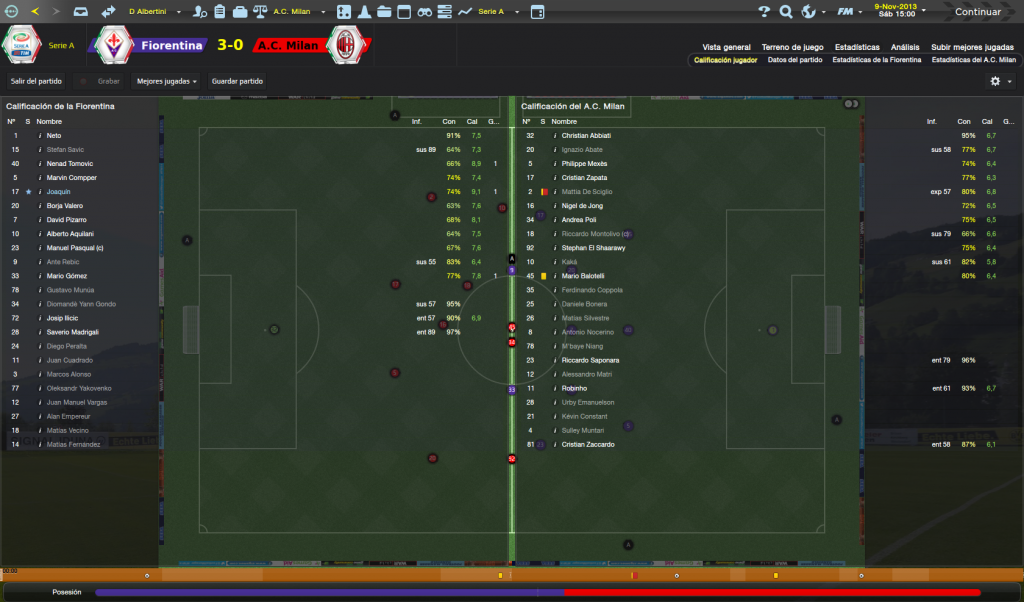This screenshot has width=1024, height=602.
Task: Open the magnifying glass search
Action: [x=785, y=12]
